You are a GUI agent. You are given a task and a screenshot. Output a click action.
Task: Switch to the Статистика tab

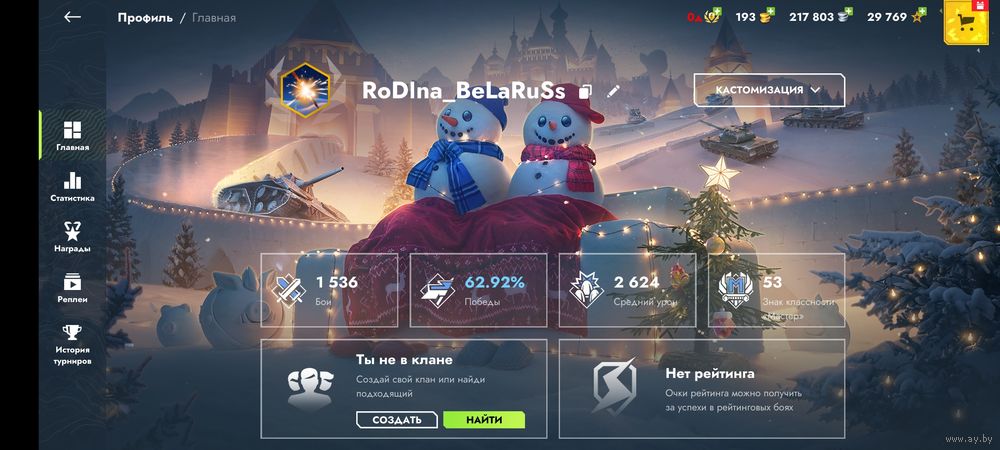[x=72, y=187]
